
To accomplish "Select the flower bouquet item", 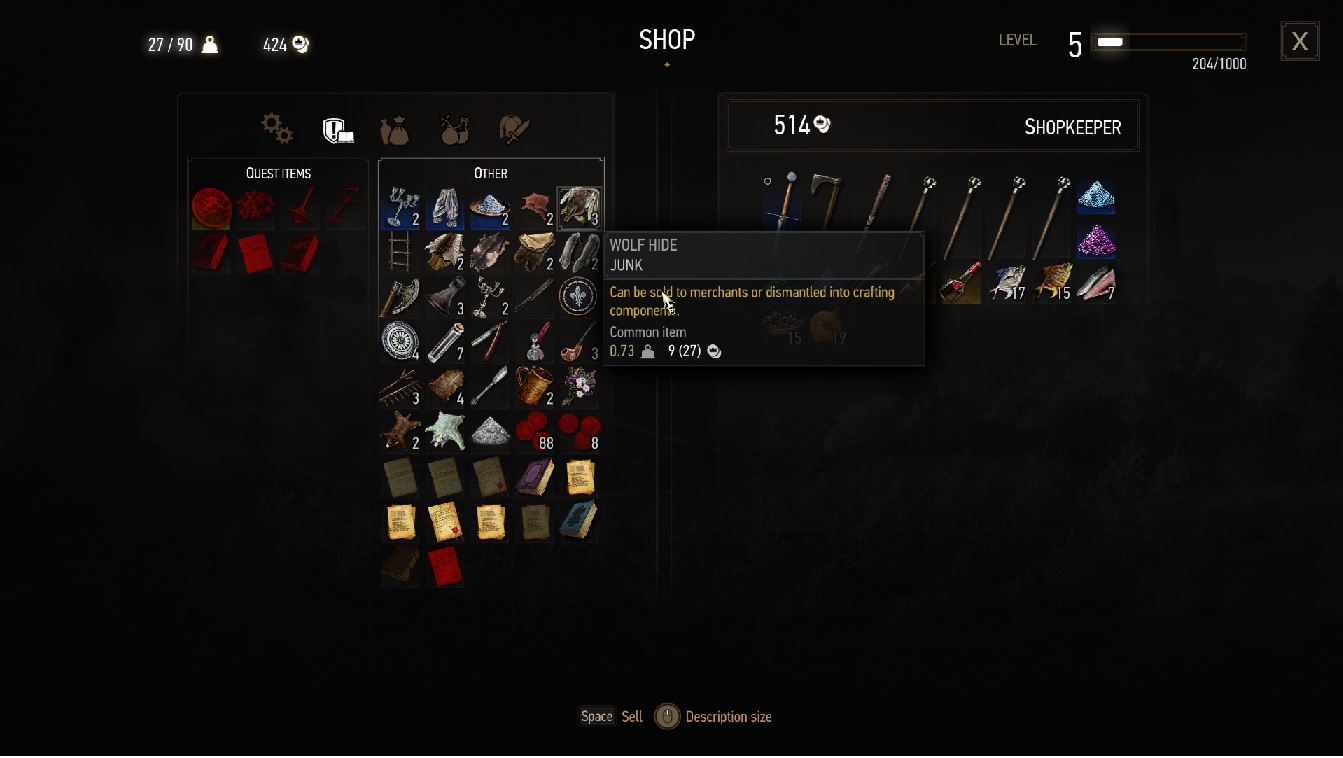I will click(578, 386).
